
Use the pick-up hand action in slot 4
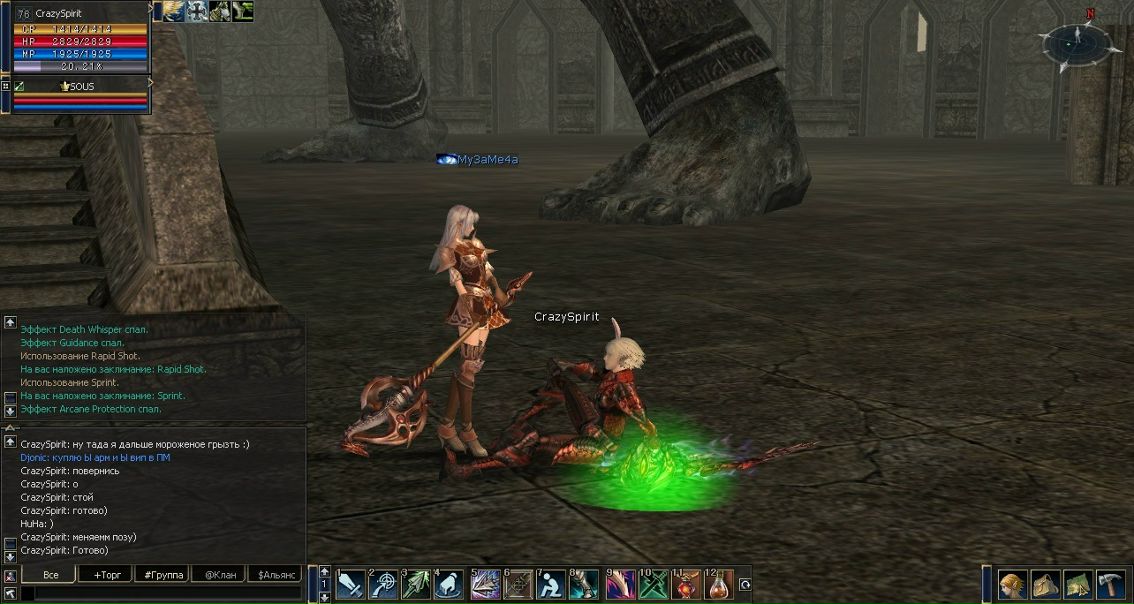coord(450,584)
